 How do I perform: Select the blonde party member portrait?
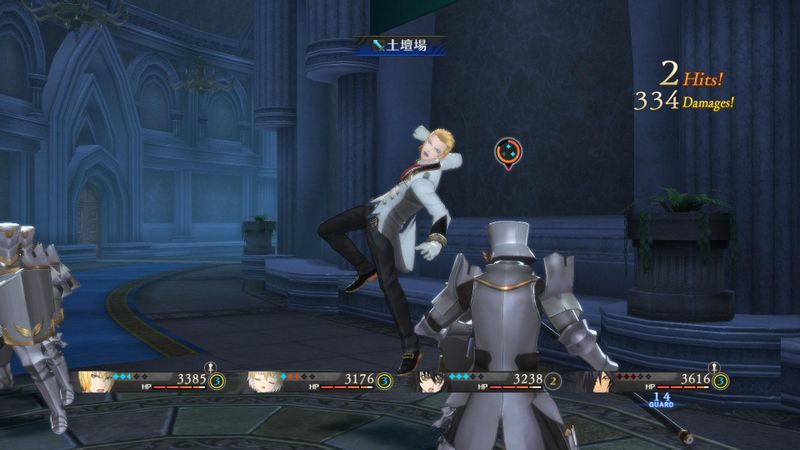[x=95, y=382]
